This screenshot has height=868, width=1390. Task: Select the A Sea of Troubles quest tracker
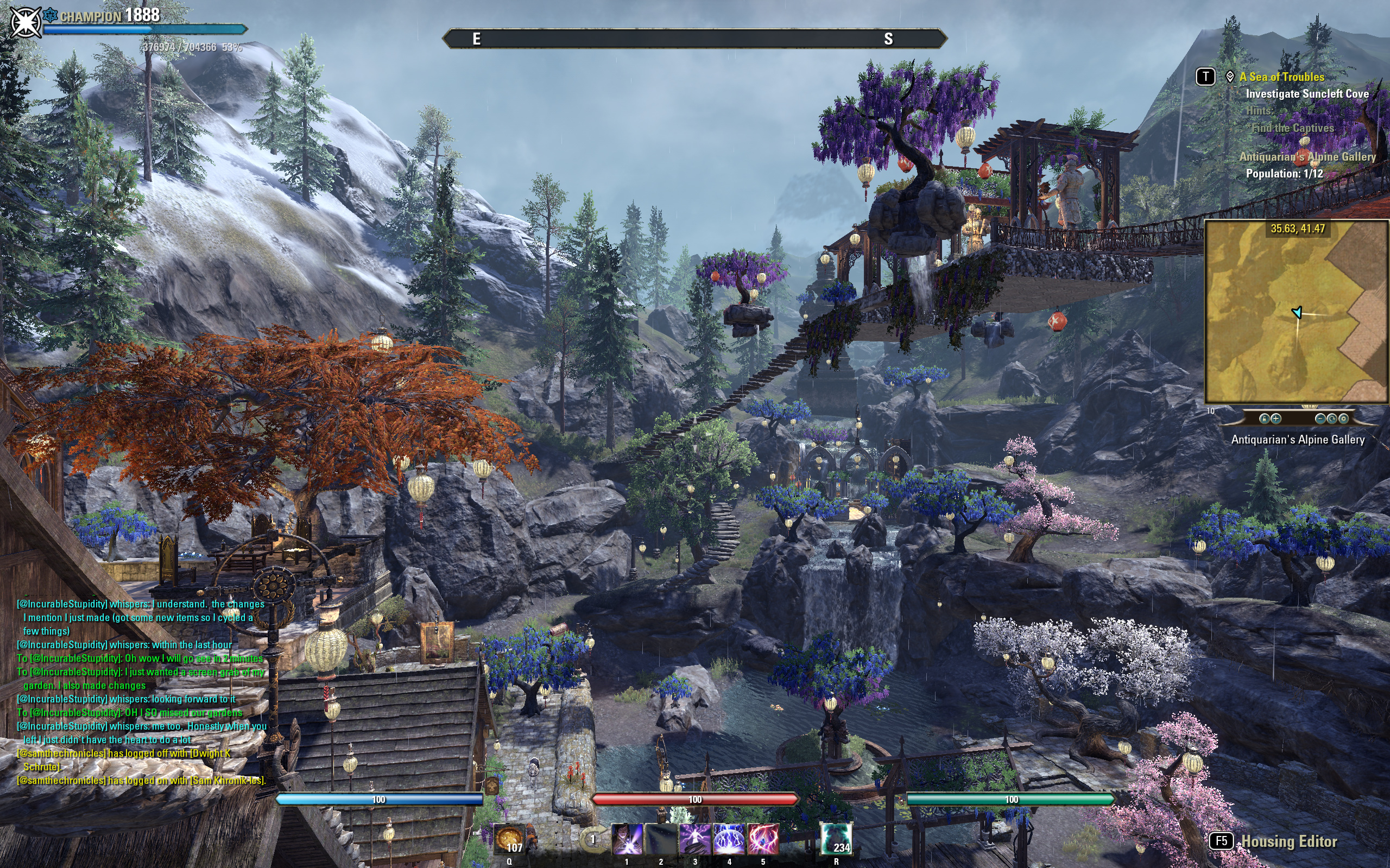[x=1281, y=77]
